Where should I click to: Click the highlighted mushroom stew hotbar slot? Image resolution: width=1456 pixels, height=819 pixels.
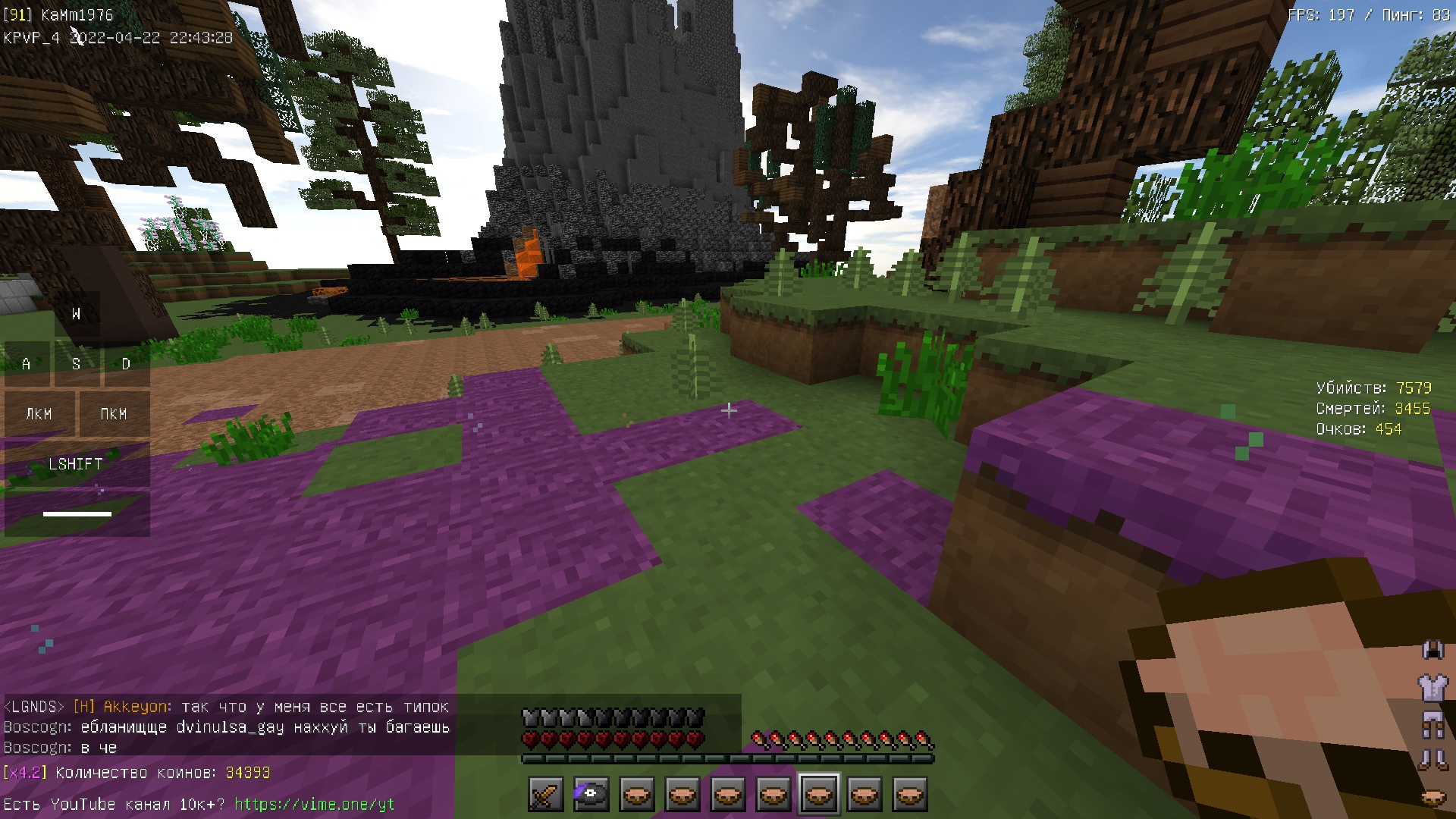pyautogui.click(x=819, y=795)
